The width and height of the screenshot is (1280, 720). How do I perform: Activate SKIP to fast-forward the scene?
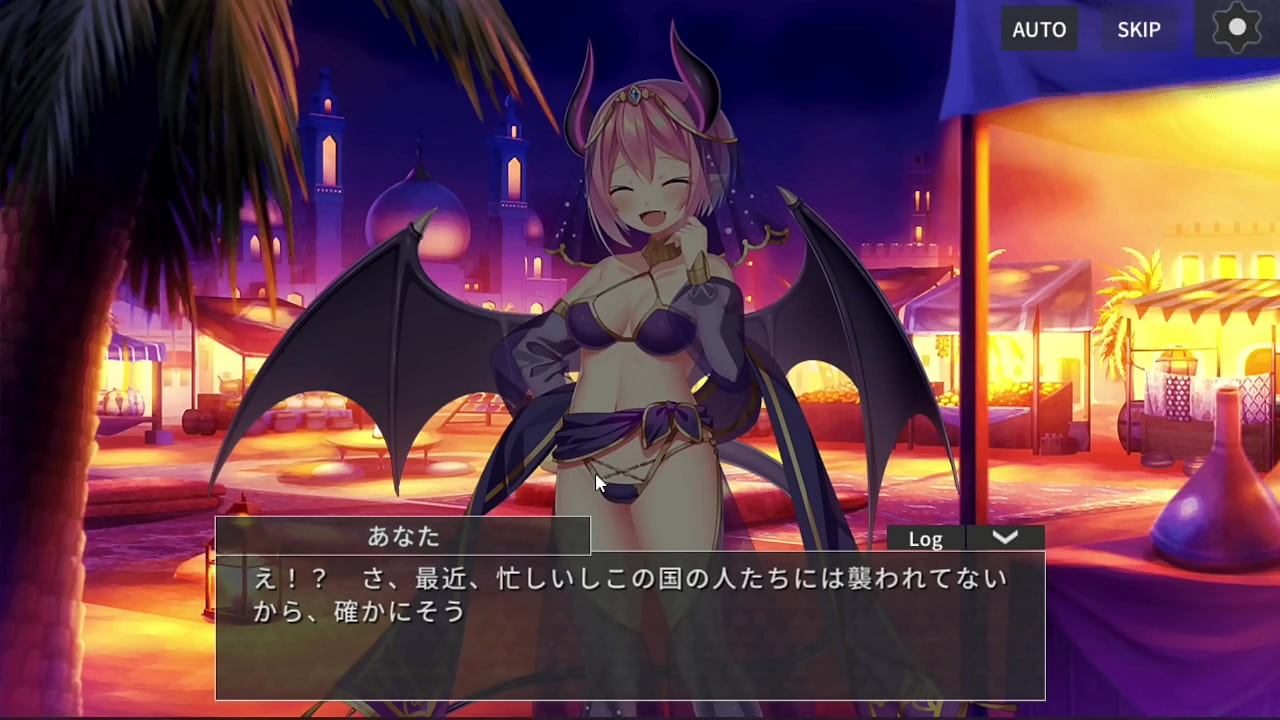[x=1138, y=29]
